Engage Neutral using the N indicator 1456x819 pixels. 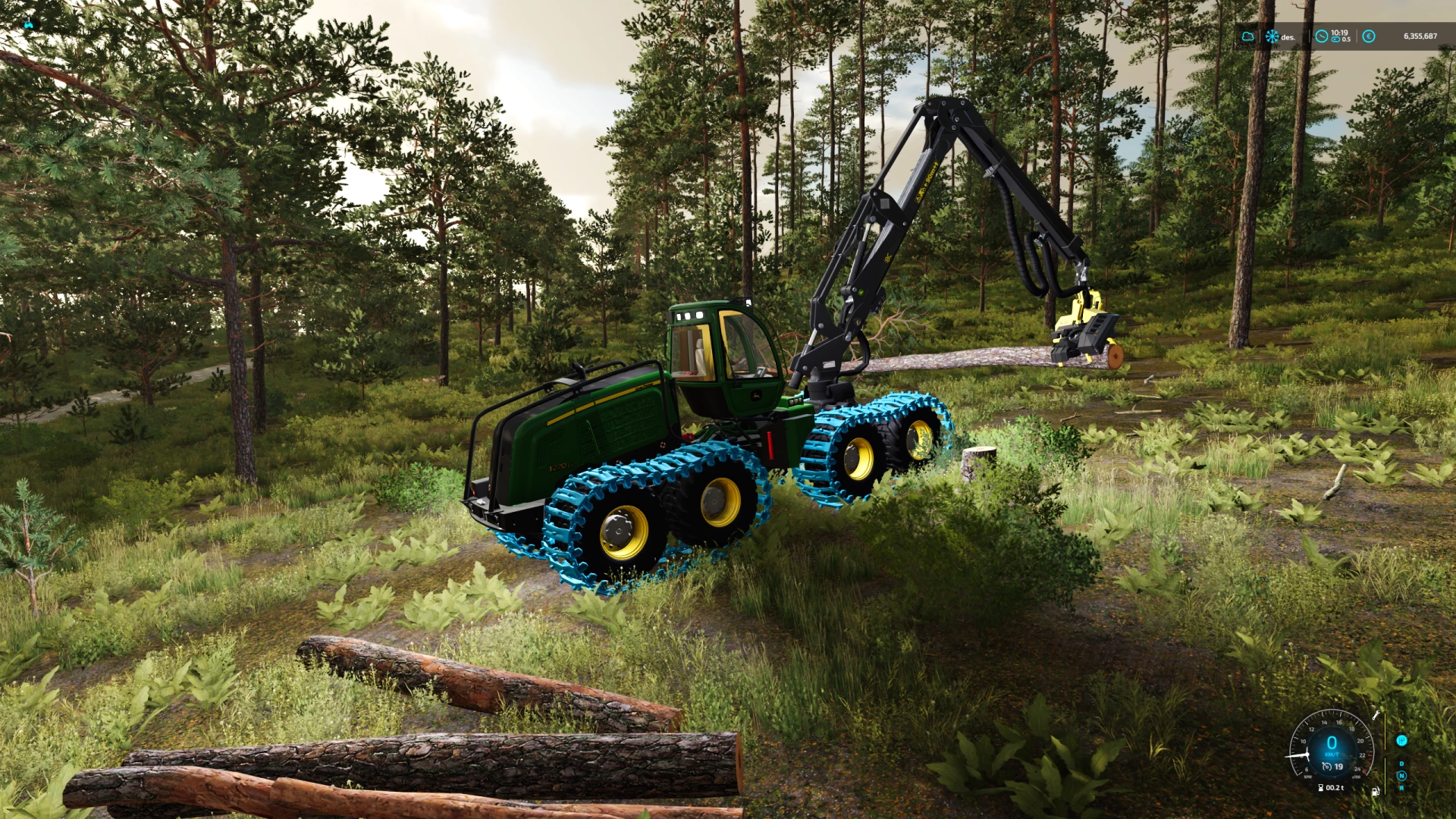pos(1401,776)
